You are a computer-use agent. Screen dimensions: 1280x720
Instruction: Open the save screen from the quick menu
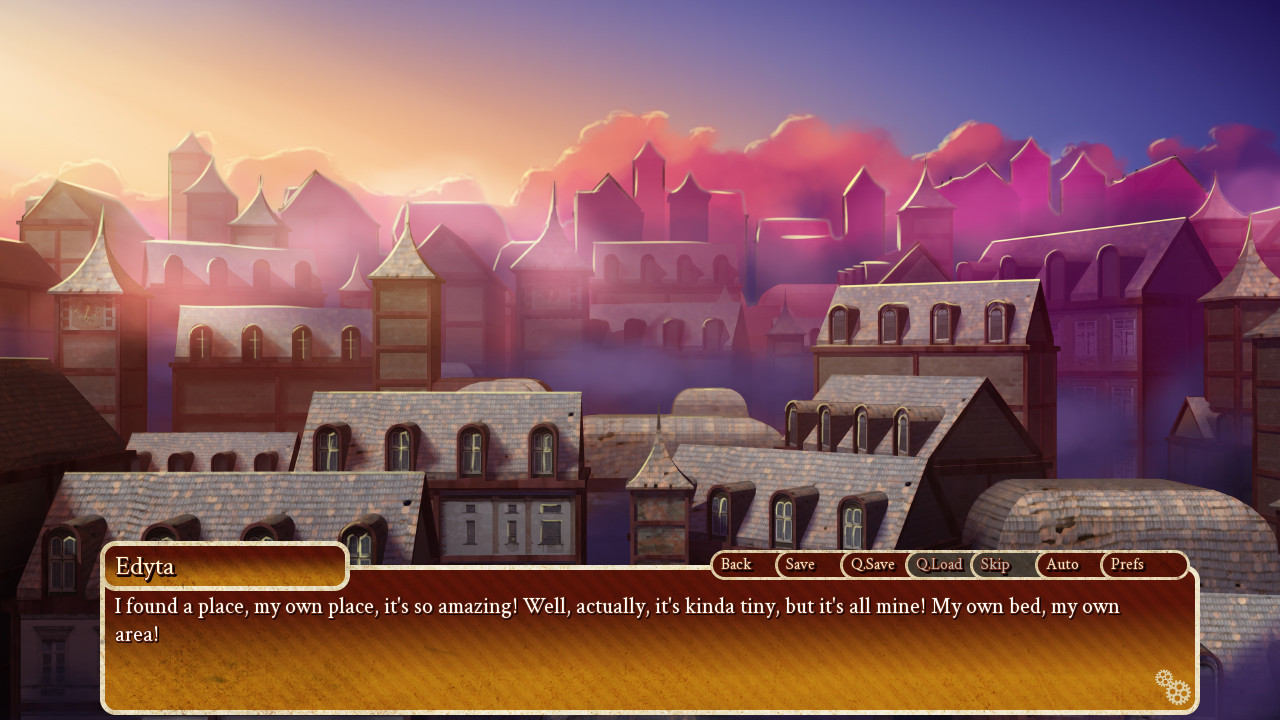799,564
